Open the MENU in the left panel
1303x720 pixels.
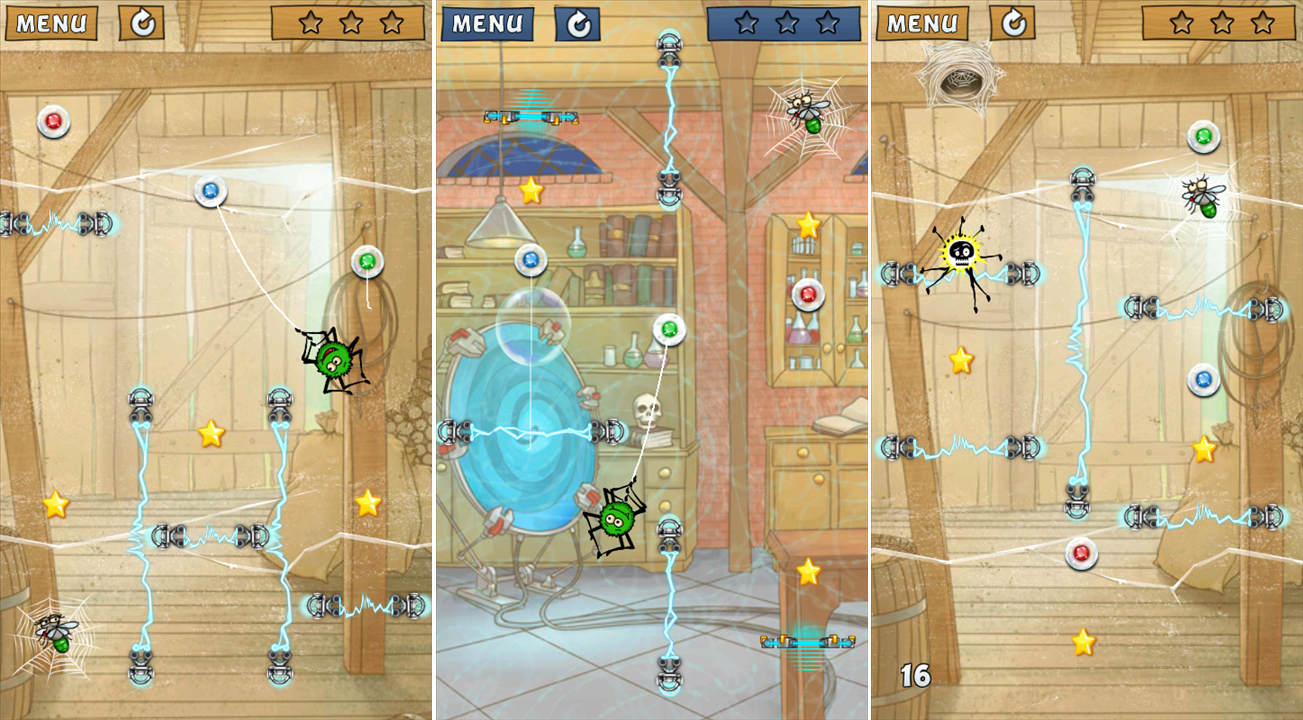pyautogui.click(x=51, y=21)
